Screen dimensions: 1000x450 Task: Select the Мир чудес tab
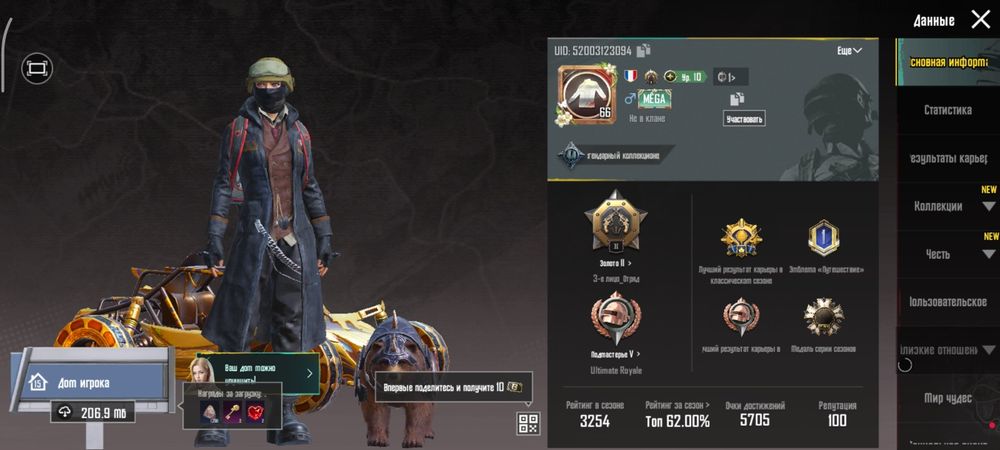(947, 398)
